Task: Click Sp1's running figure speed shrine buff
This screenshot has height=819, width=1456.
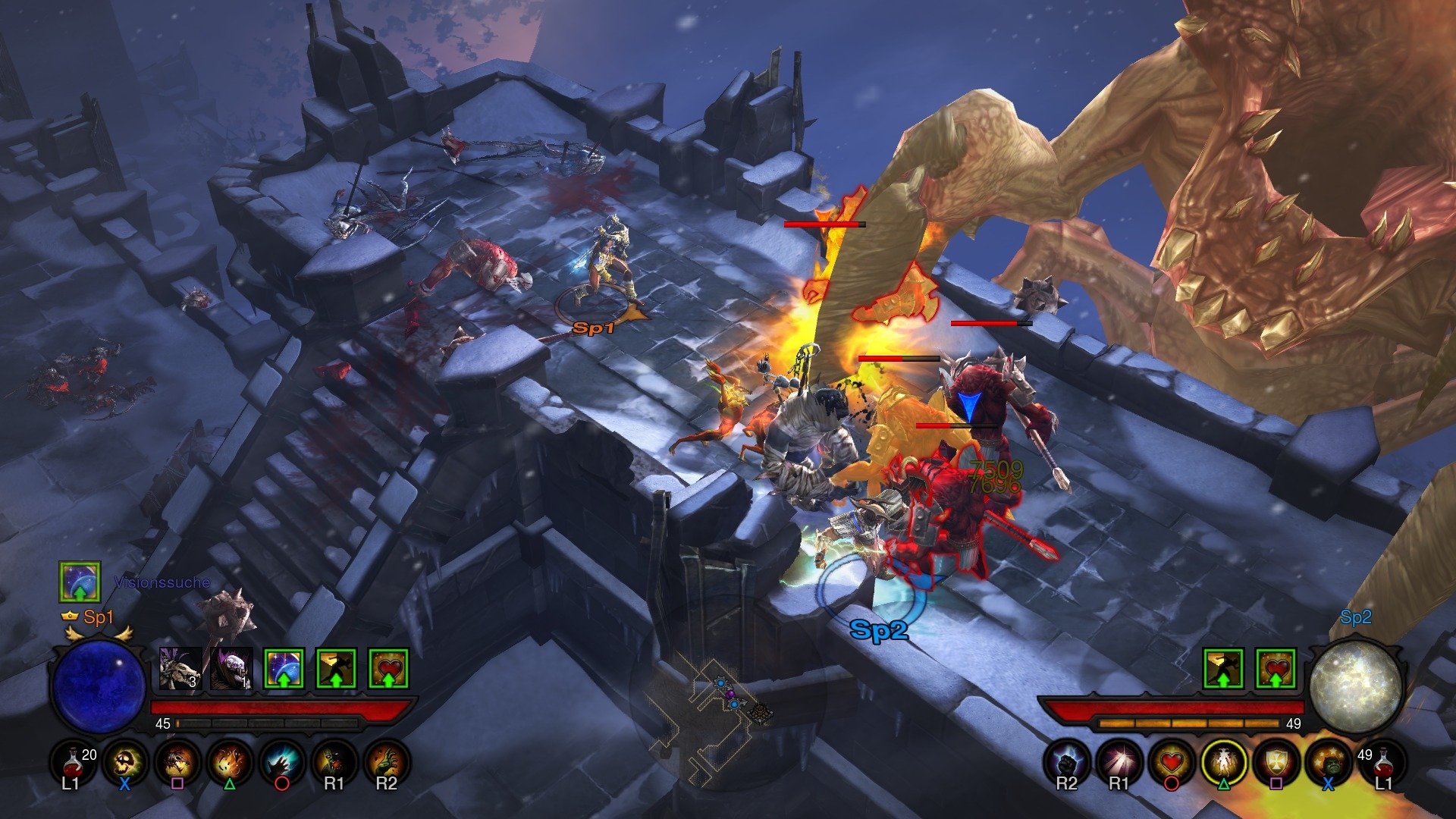Action: pos(335,668)
